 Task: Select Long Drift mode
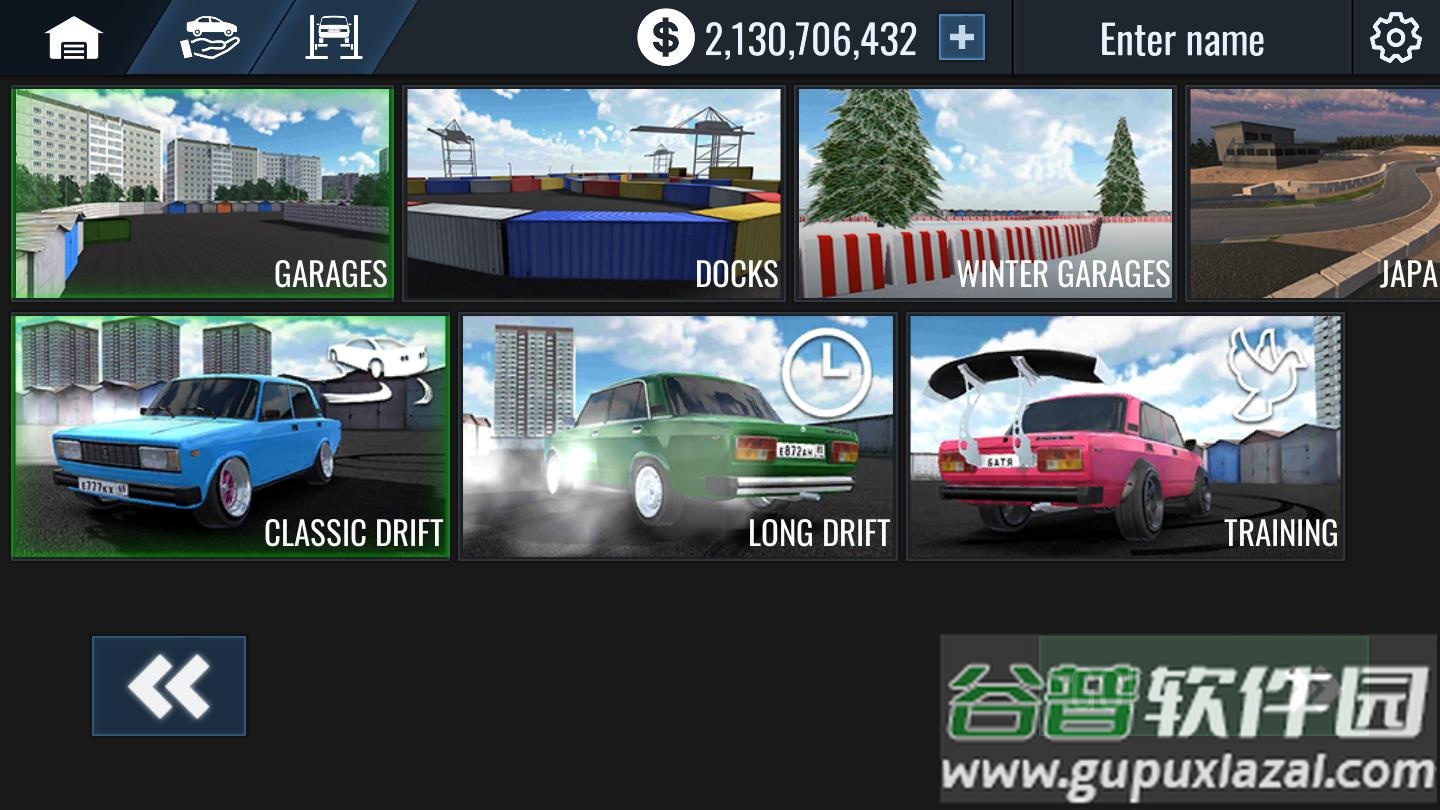point(677,436)
